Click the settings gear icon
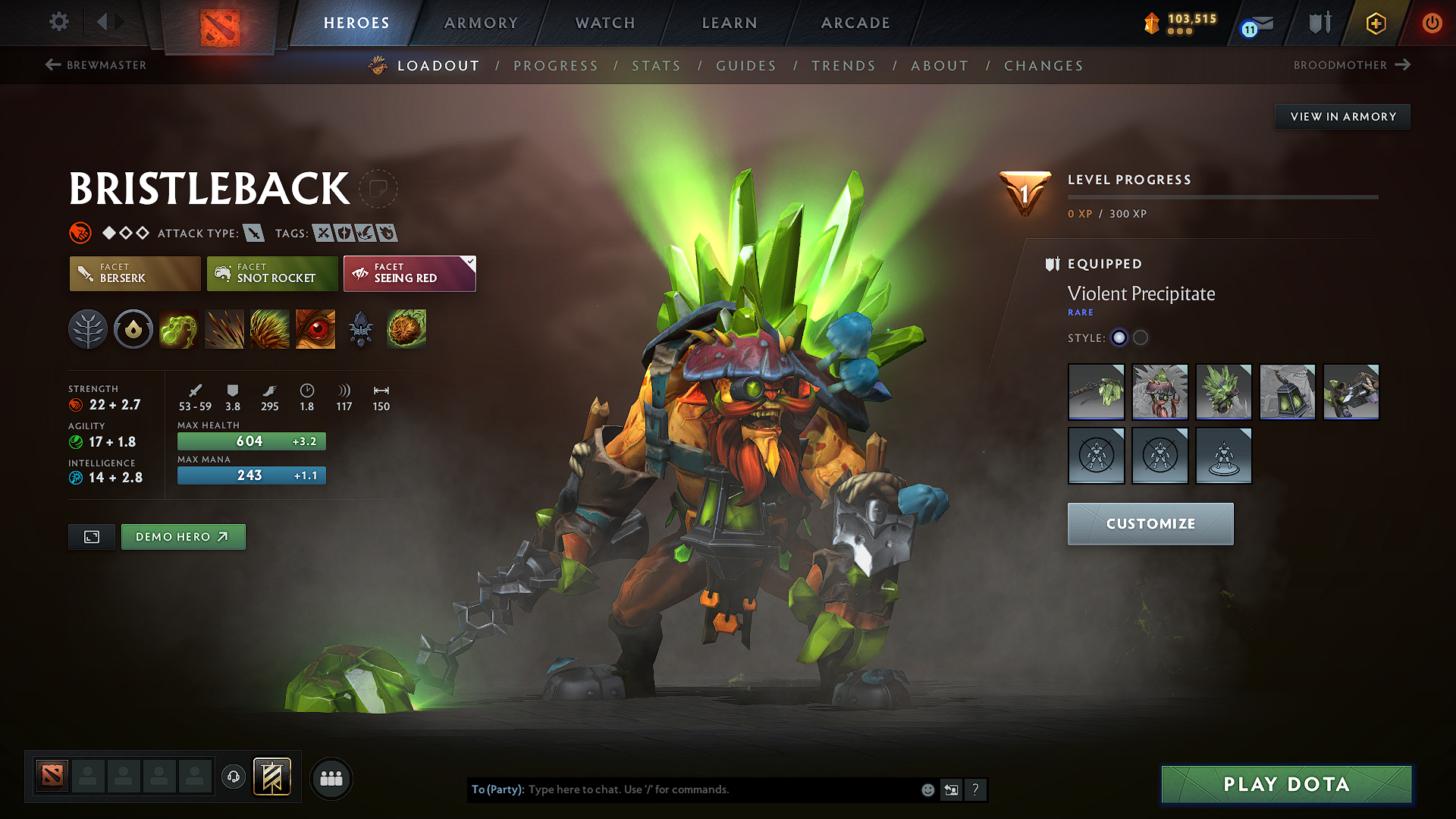The width and height of the screenshot is (1456, 819). point(58,22)
